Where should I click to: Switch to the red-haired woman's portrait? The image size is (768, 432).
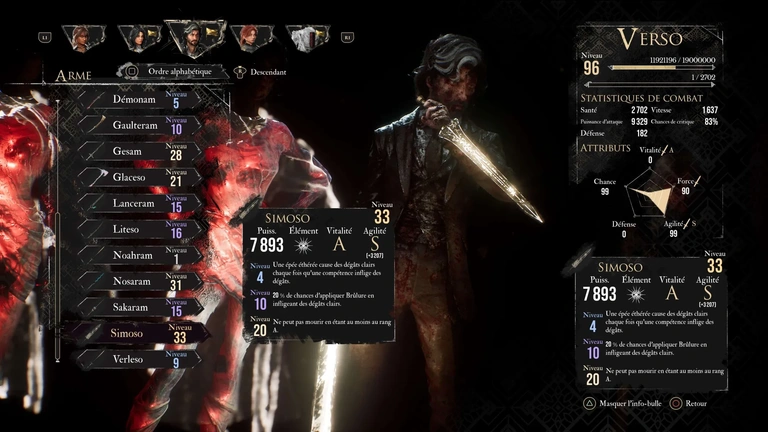pyautogui.click(x=250, y=38)
